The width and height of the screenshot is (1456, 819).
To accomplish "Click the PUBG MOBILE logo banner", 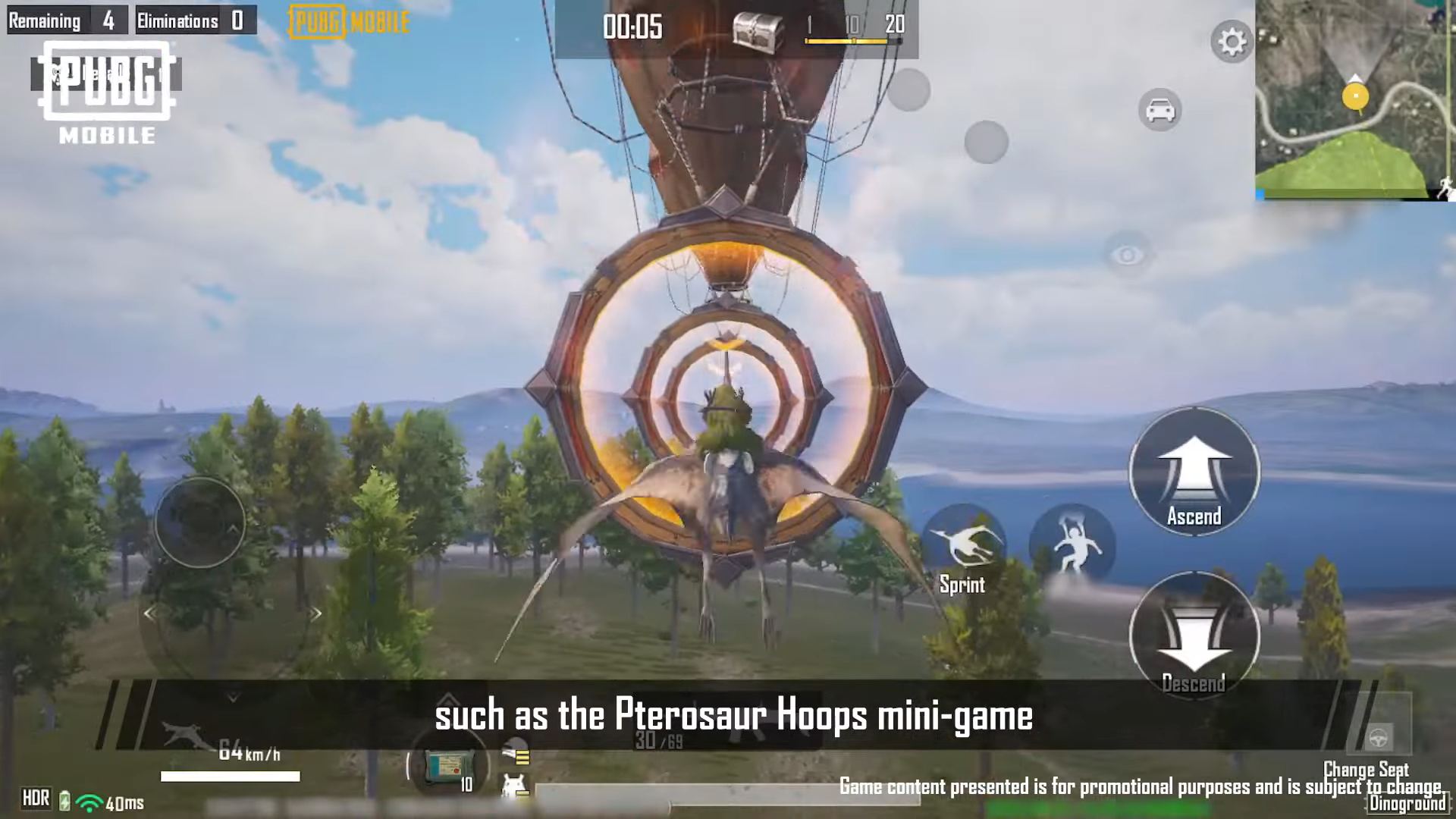I will (x=347, y=22).
